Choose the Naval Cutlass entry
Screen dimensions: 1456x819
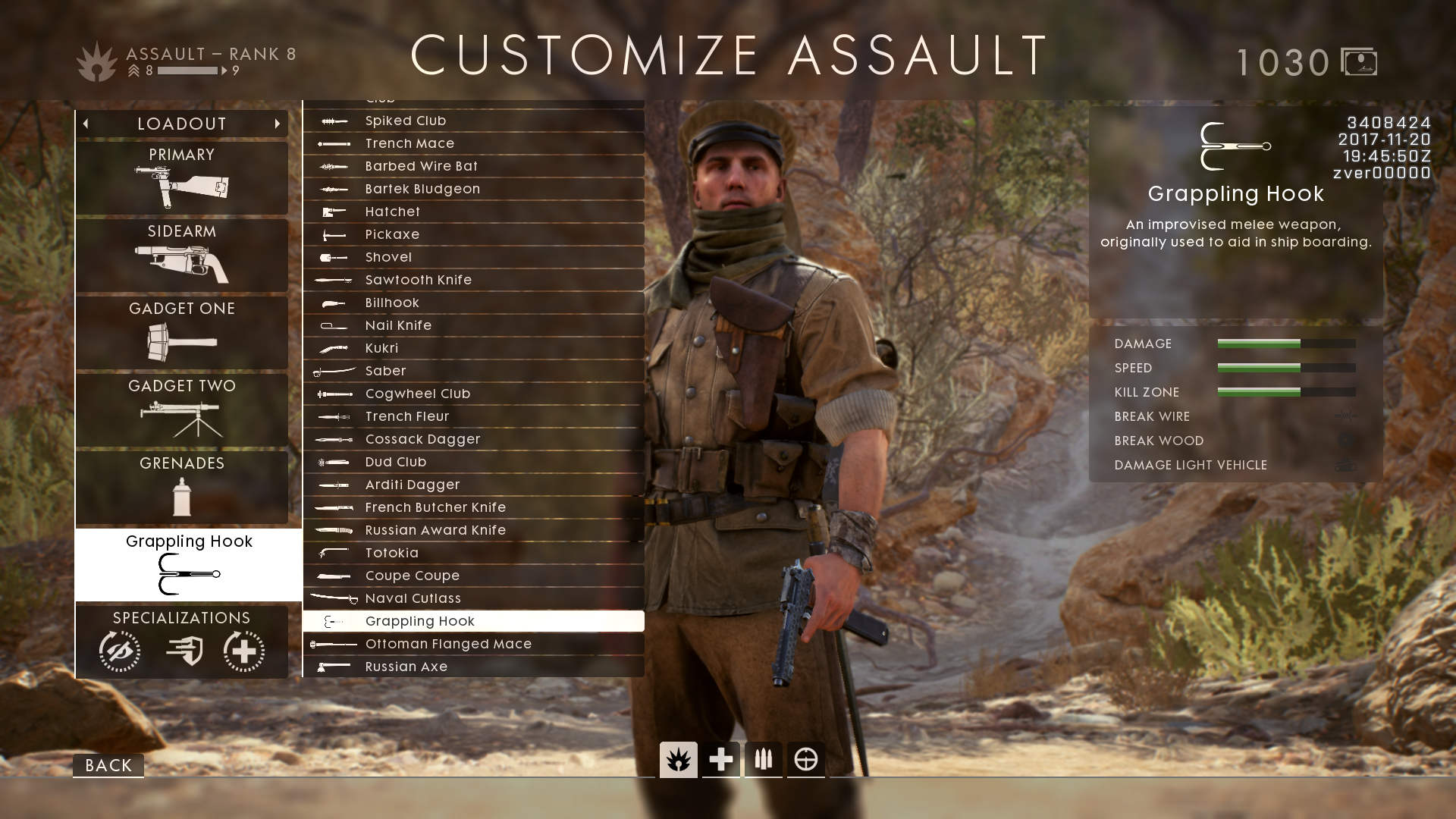click(473, 598)
